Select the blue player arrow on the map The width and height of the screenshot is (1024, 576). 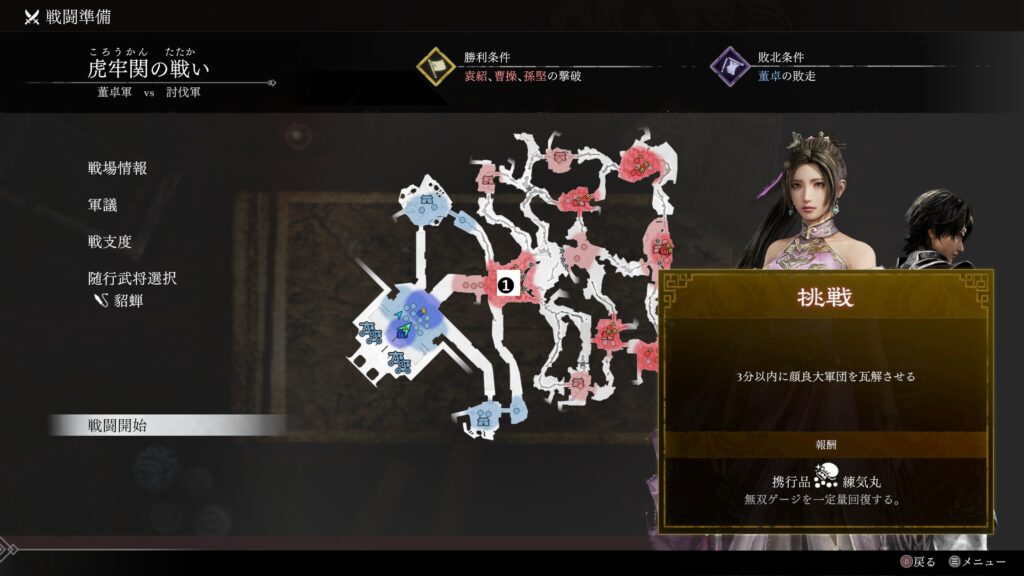point(407,328)
